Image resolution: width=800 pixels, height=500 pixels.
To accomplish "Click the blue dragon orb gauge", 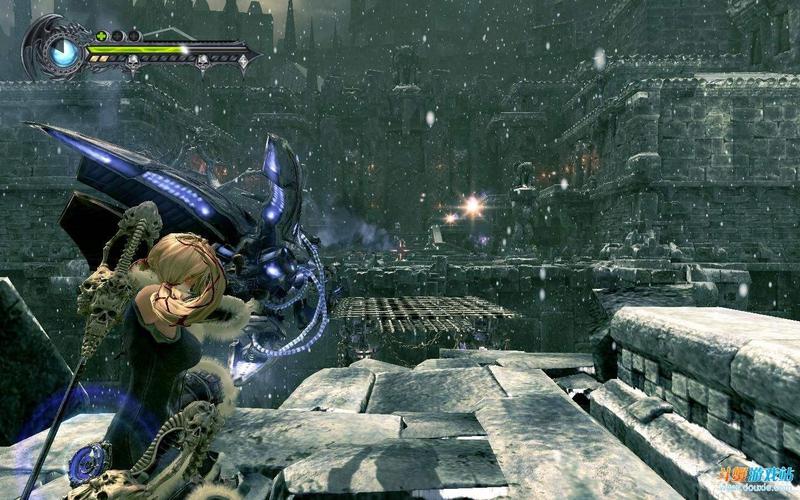I will tap(62, 50).
